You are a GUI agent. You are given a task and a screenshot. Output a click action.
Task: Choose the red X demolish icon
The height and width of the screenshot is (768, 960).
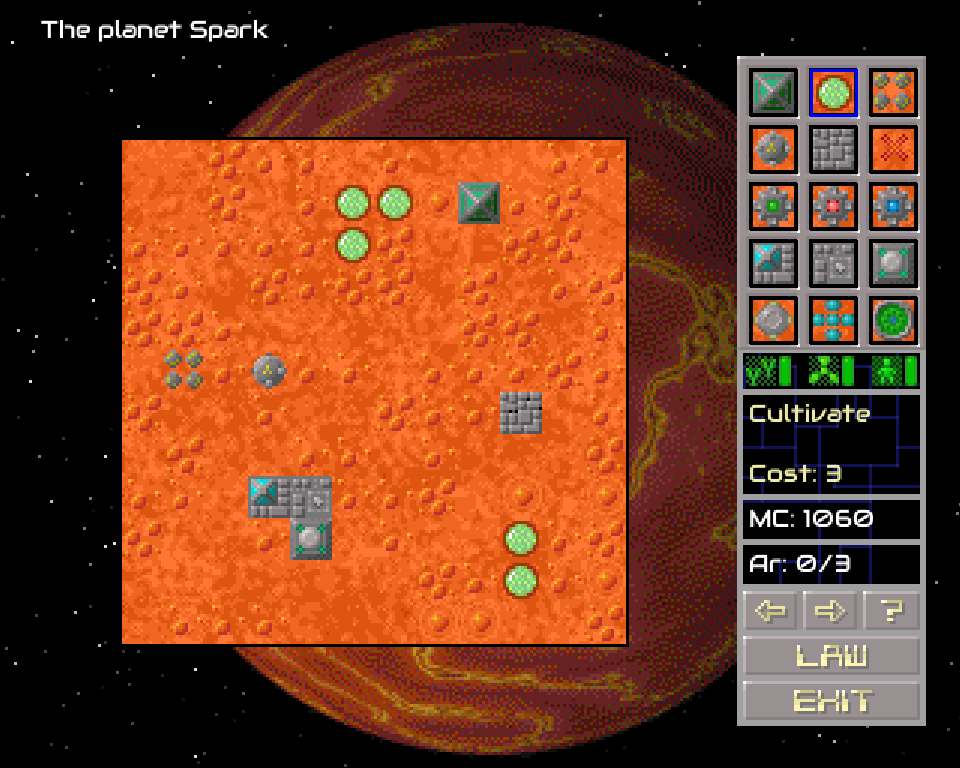coord(892,150)
